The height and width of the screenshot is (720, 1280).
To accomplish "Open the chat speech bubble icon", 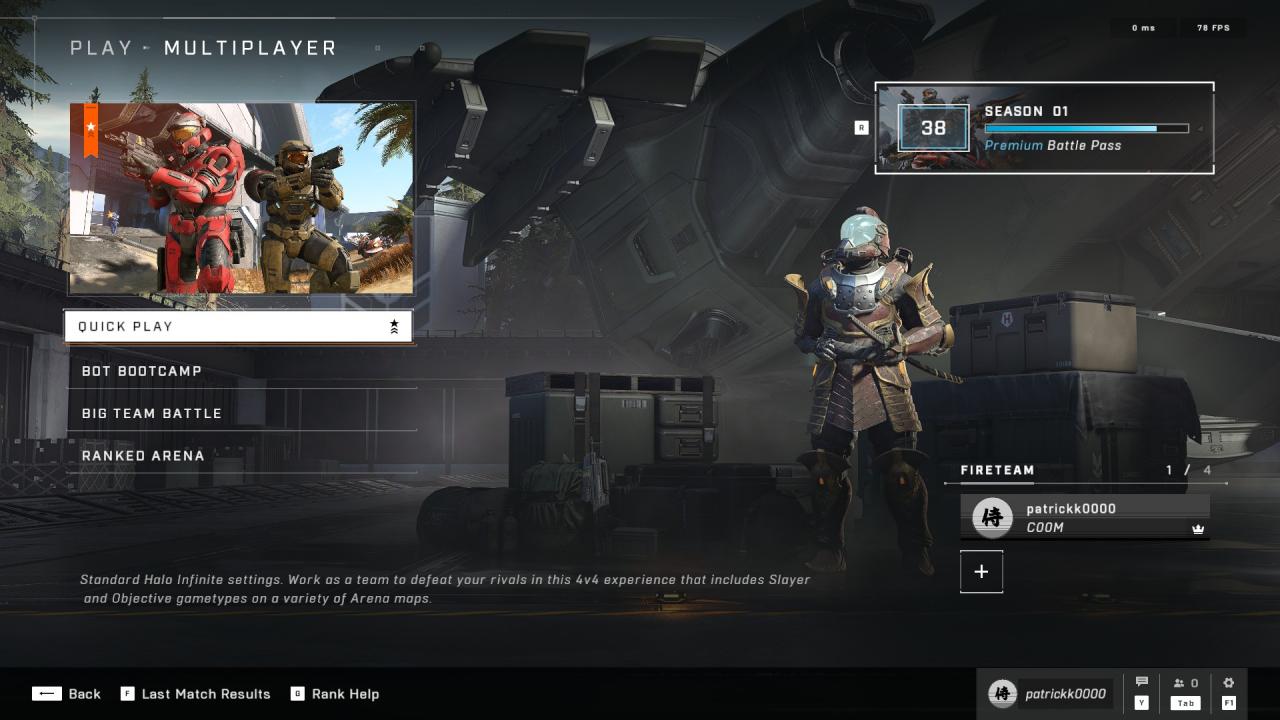I will click(1142, 683).
